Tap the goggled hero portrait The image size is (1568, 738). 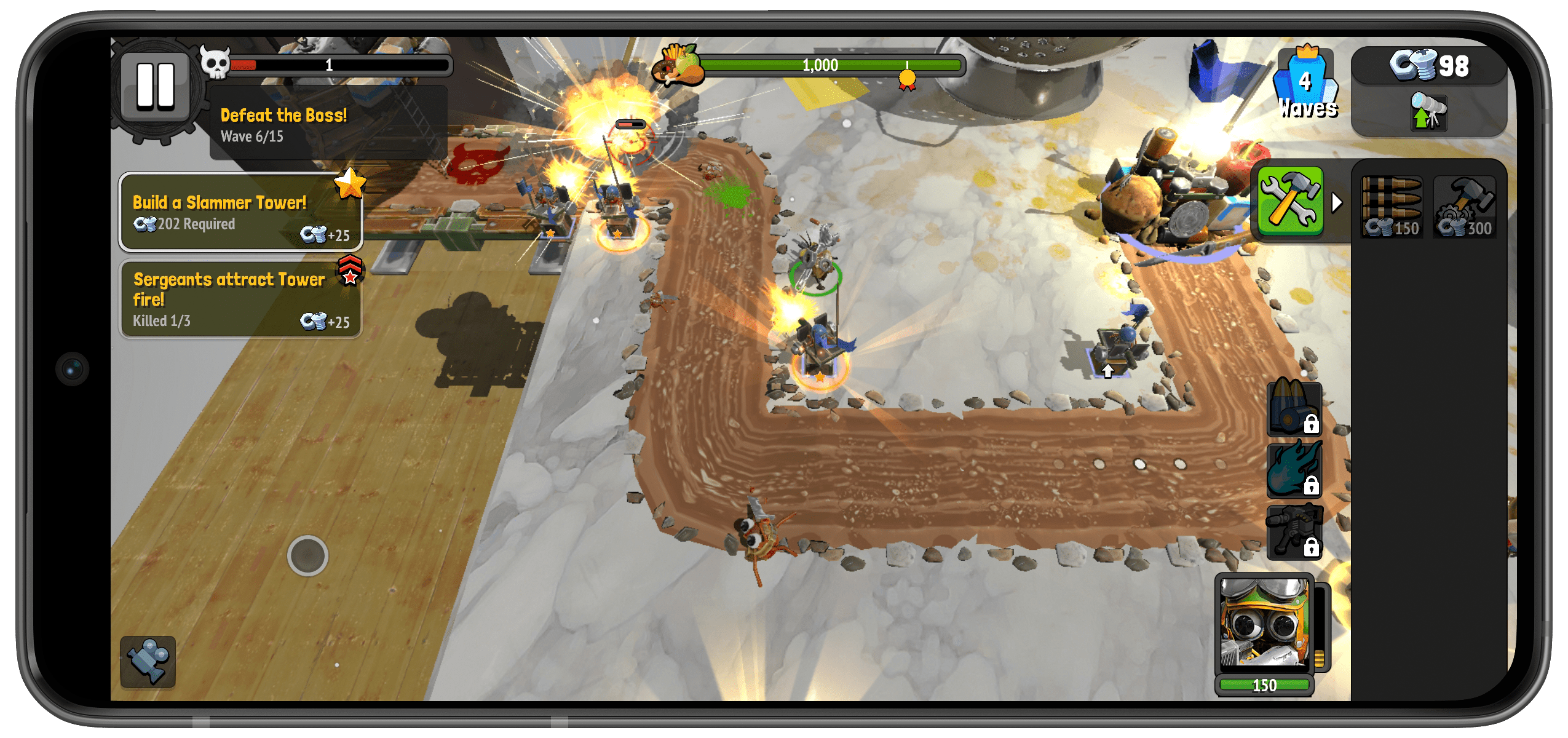(x=1264, y=622)
